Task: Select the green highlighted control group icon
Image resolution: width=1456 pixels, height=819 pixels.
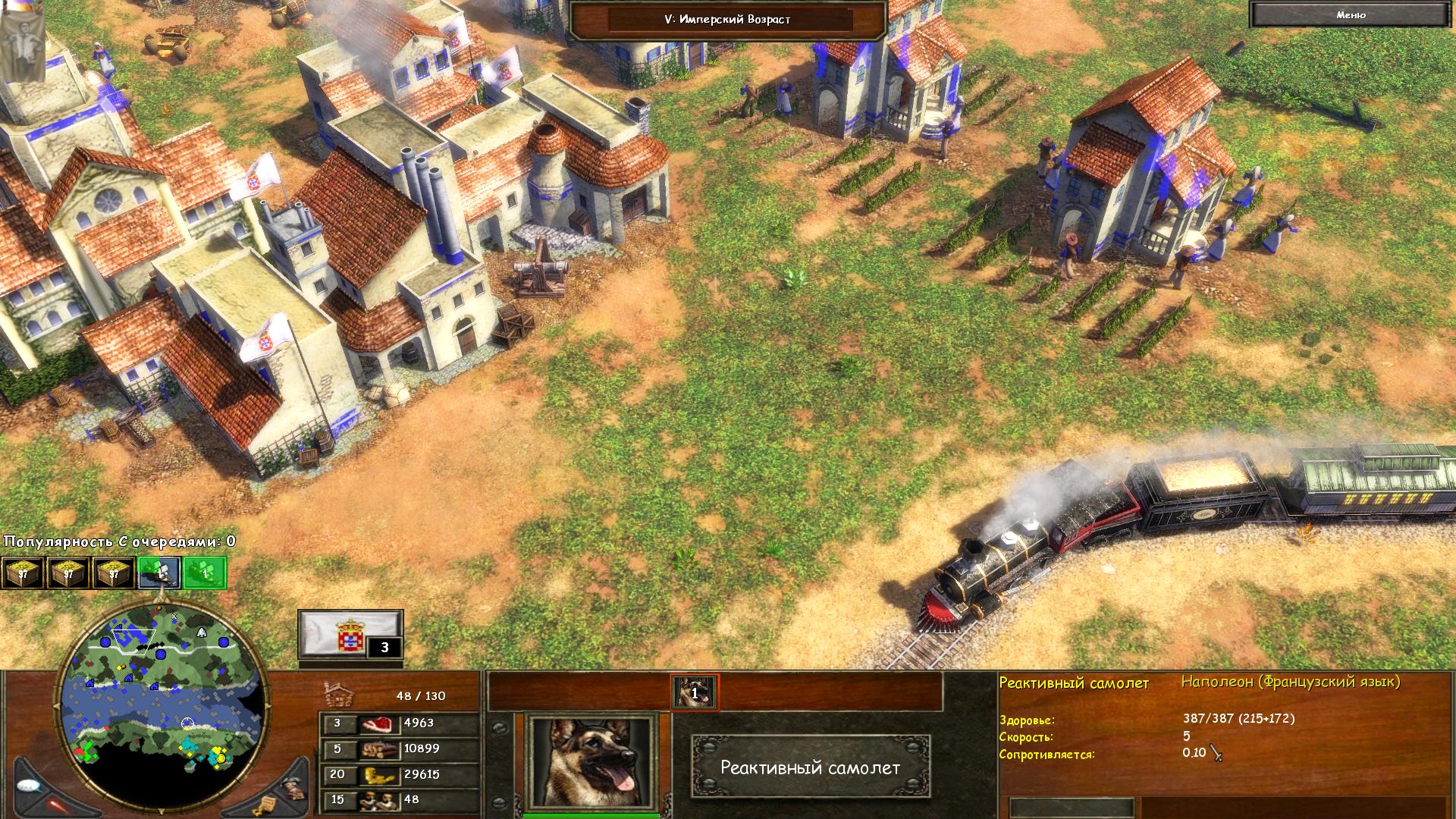Action: tap(205, 573)
